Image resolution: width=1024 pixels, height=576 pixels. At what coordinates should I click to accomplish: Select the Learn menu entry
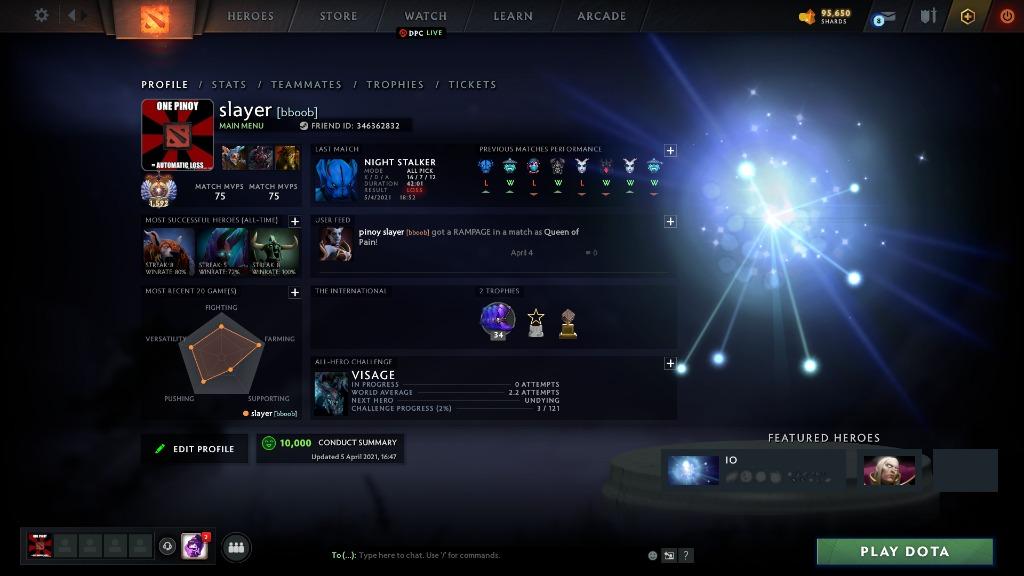pos(511,16)
